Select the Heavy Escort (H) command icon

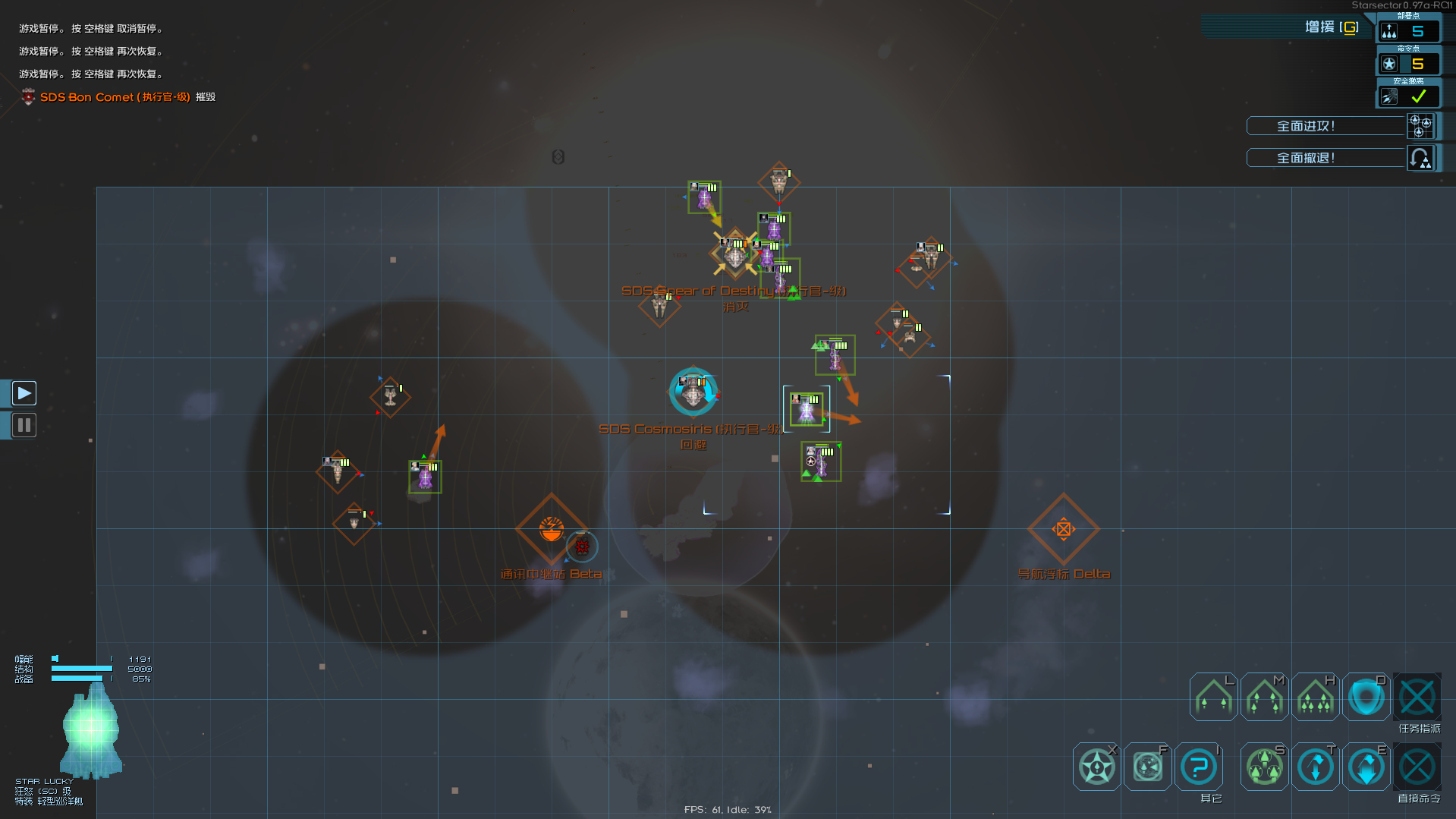1315,697
